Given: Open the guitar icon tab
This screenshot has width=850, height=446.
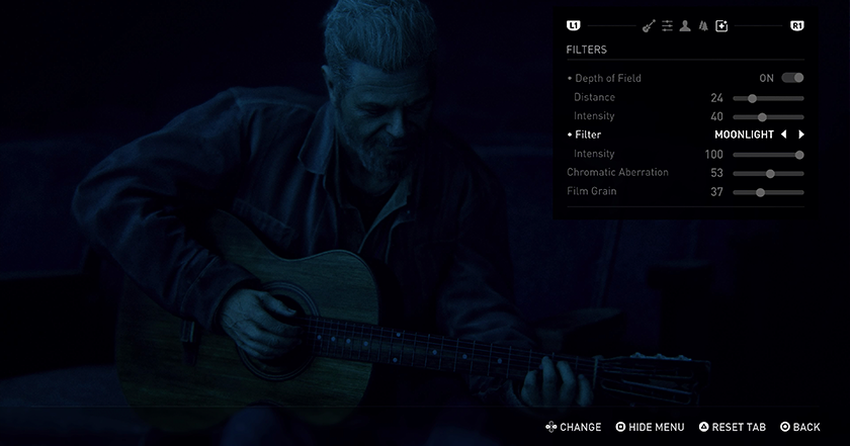Looking at the screenshot, I should [x=648, y=26].
